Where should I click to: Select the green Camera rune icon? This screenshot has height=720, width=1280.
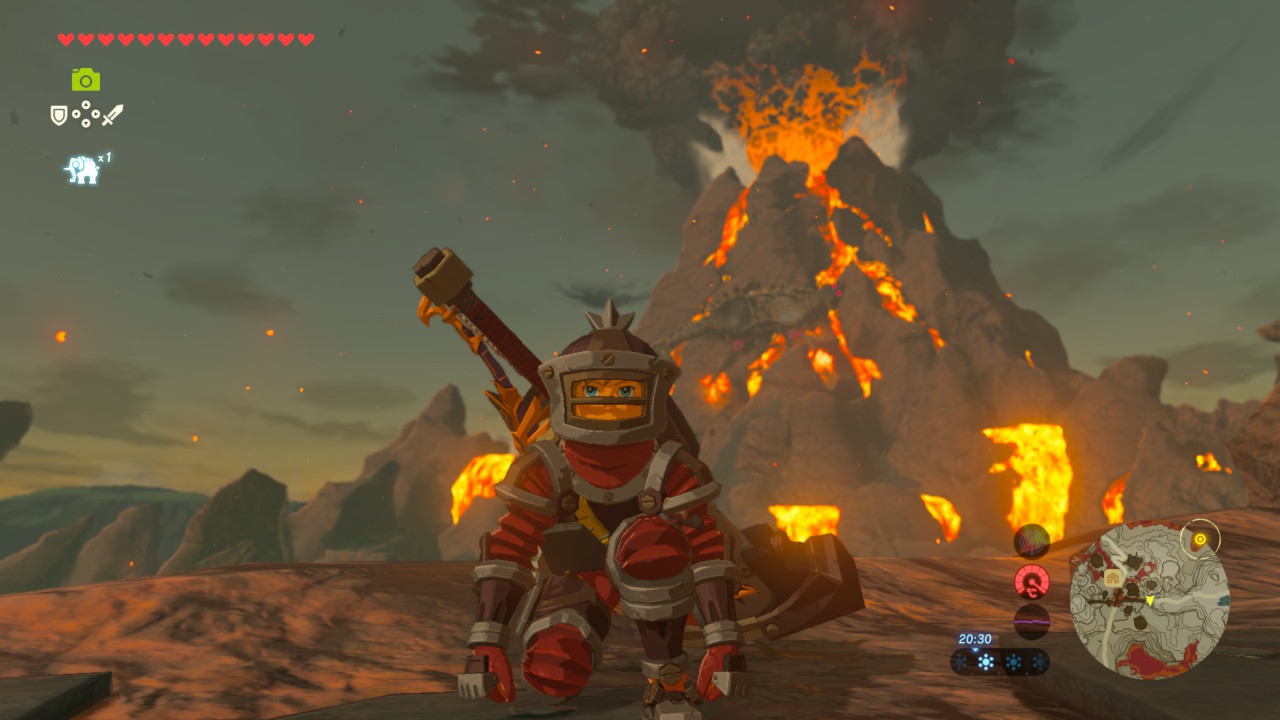86,79
